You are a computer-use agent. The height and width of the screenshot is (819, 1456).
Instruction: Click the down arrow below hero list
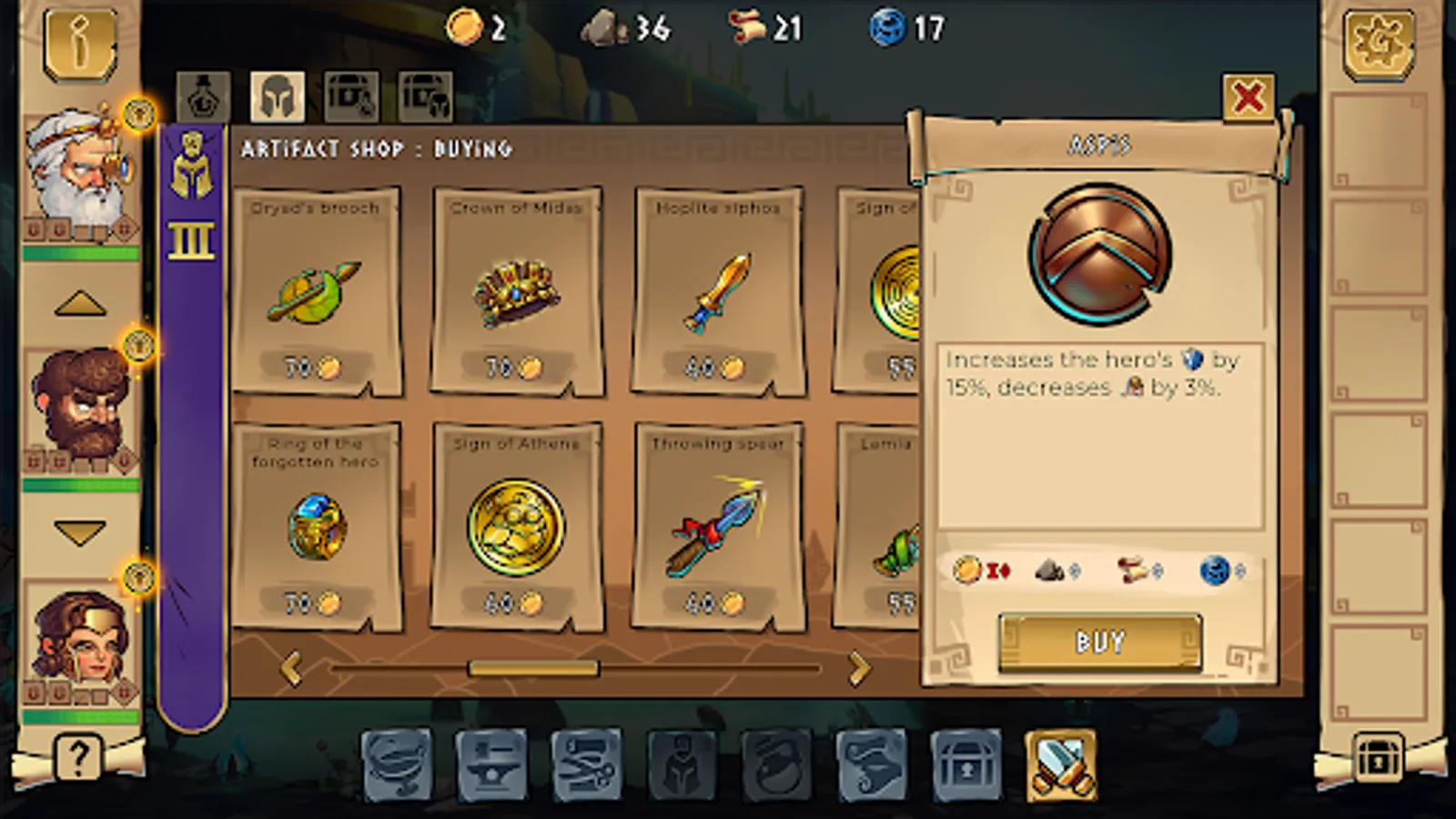81,533
